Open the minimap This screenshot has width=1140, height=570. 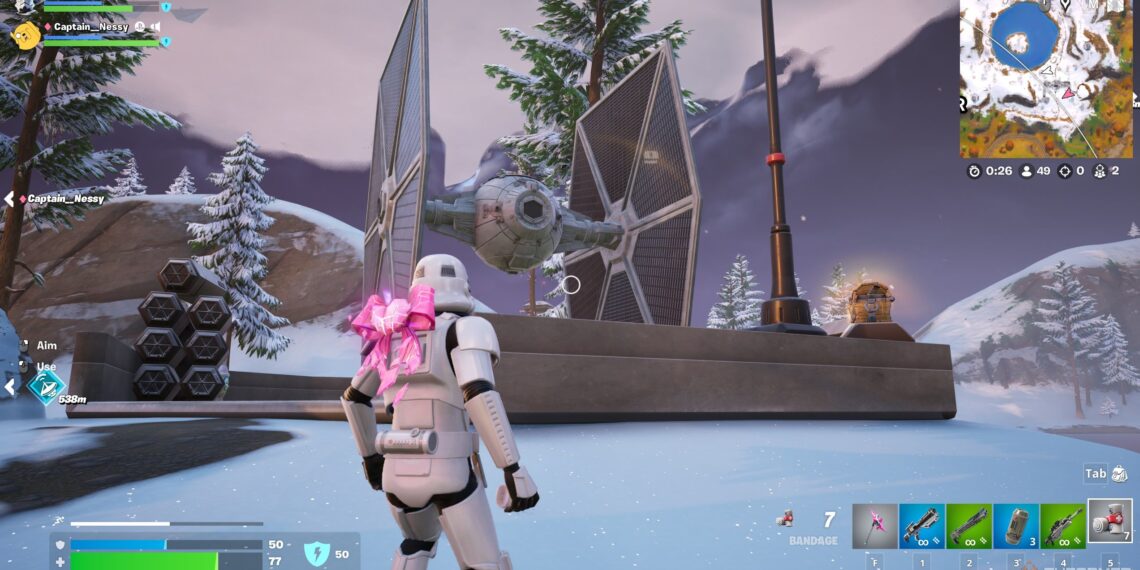tap(1047, 79)
